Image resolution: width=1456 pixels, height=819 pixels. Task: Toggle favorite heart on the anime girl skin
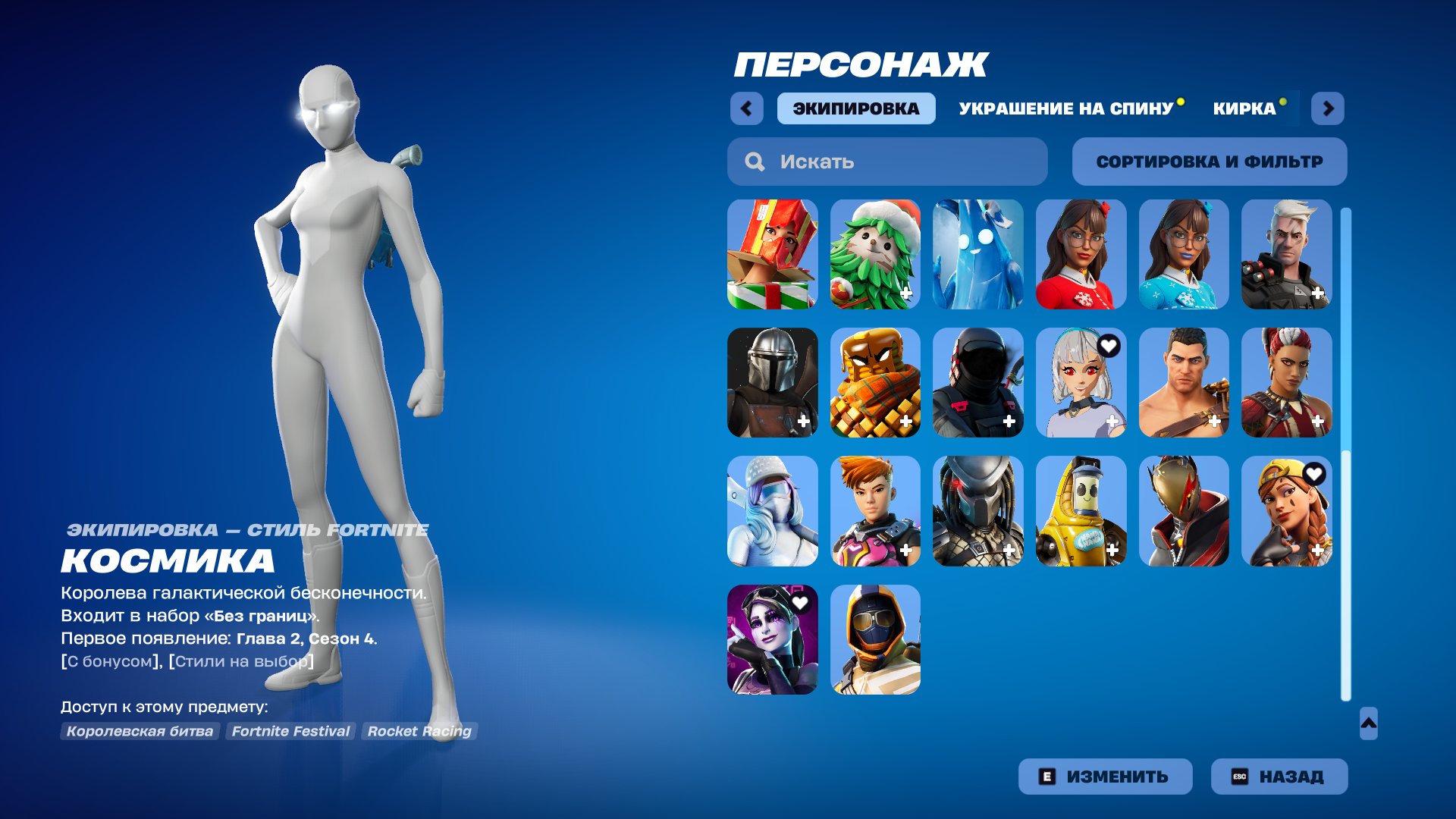pyautogui.click(x=1109, y=345)
